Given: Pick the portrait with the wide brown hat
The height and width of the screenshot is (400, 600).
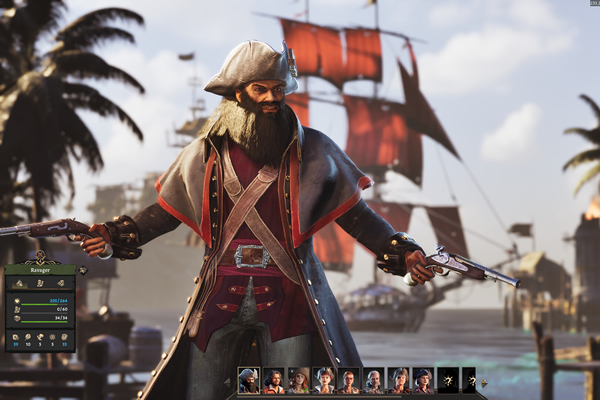Looking at the screenshot, I should tap(298, 381).
